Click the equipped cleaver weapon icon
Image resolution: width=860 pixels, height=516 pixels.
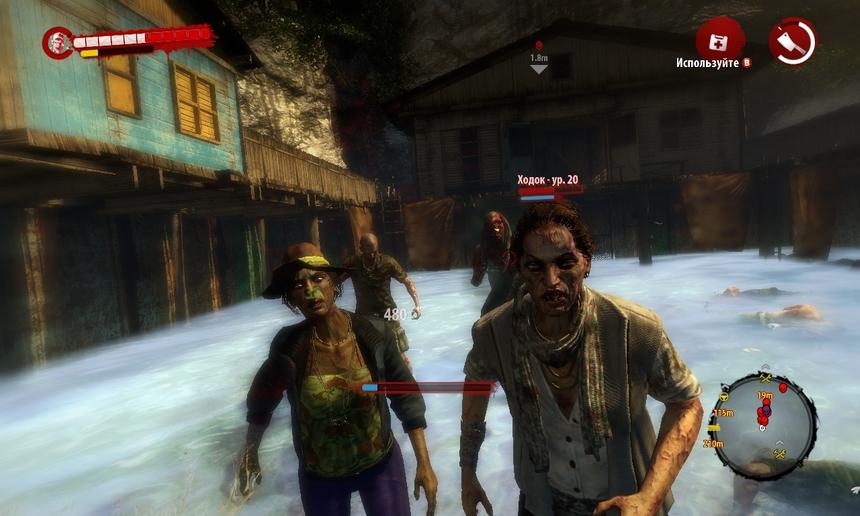coord(792,41)
